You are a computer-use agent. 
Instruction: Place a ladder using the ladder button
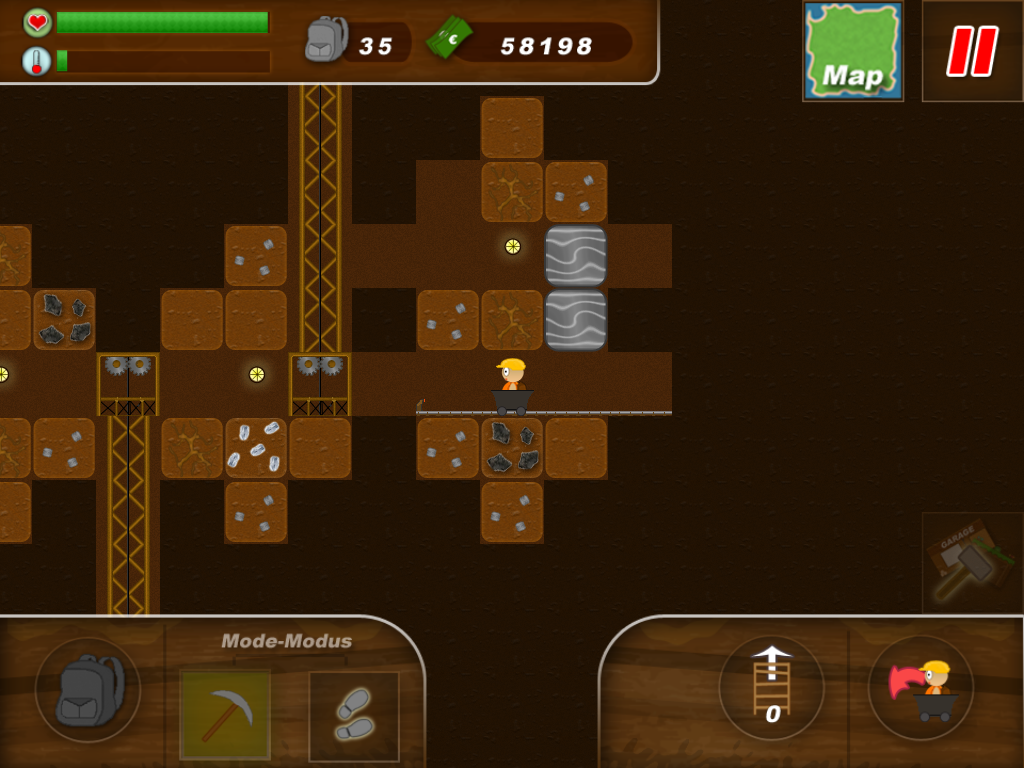point(771,687)
